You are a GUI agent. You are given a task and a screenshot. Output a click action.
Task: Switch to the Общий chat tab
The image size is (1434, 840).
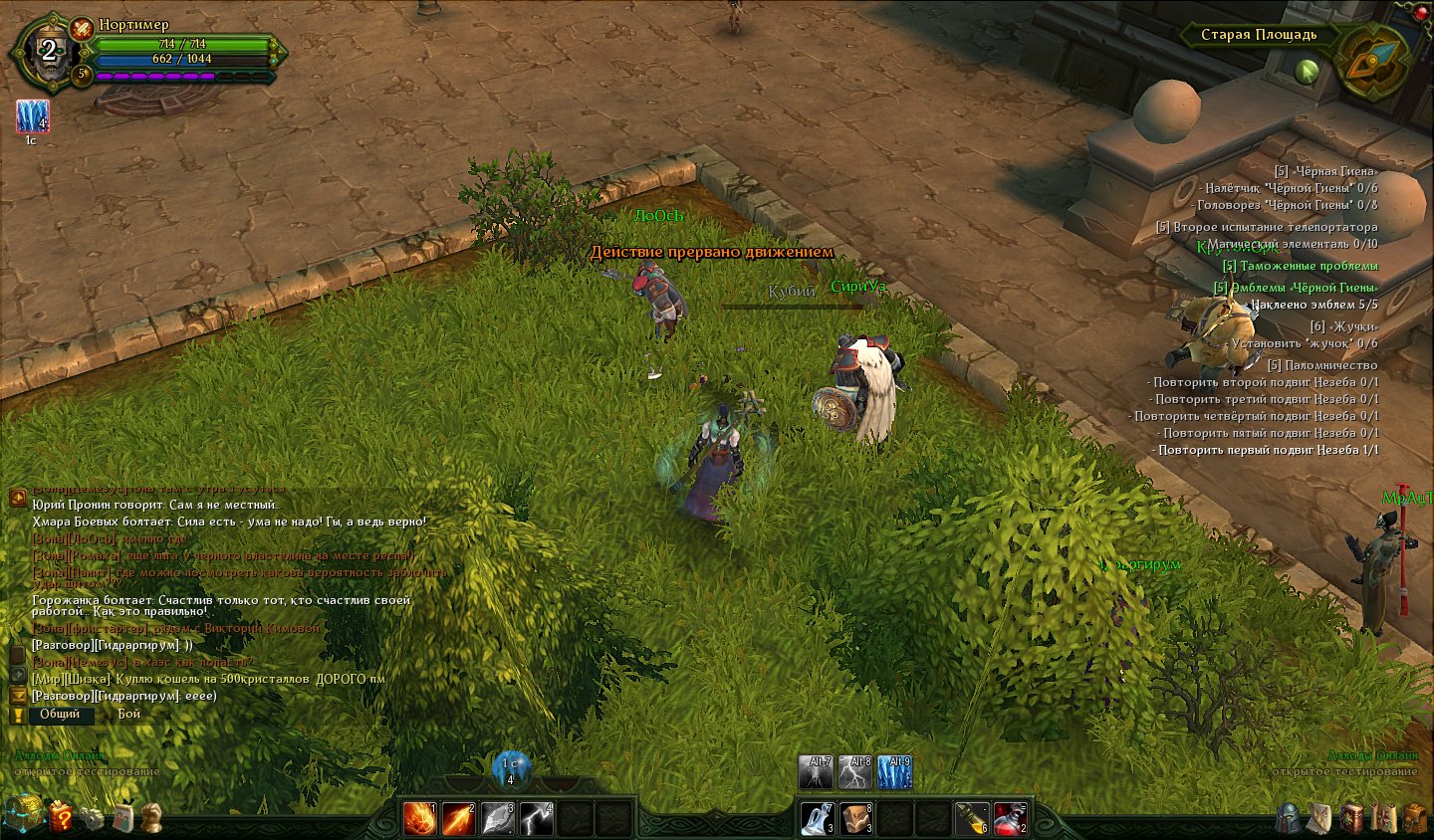pyautogui.click(x=60, y=714)
